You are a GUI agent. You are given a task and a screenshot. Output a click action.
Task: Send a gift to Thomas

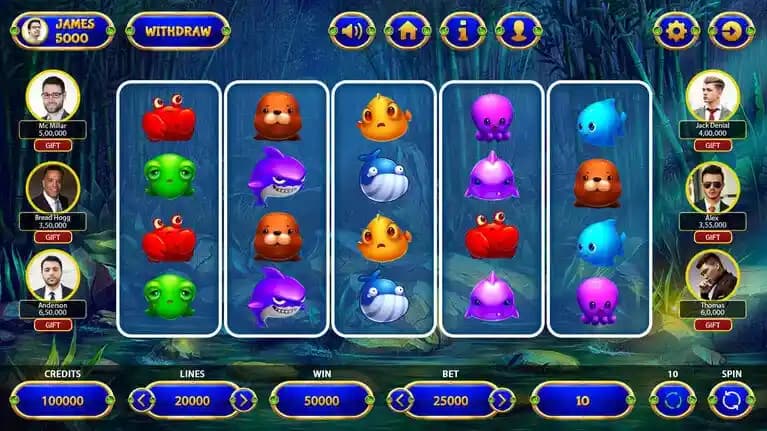tap(713, 325)
